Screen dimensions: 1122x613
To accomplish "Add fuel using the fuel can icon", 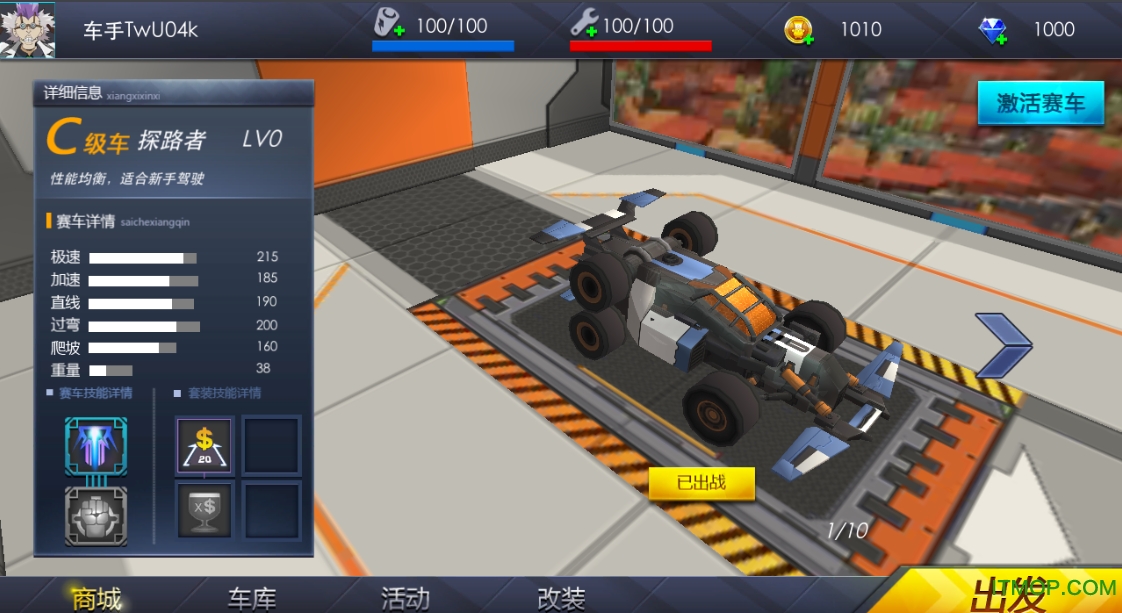I will pyautogui.click(x=389, y=23).
